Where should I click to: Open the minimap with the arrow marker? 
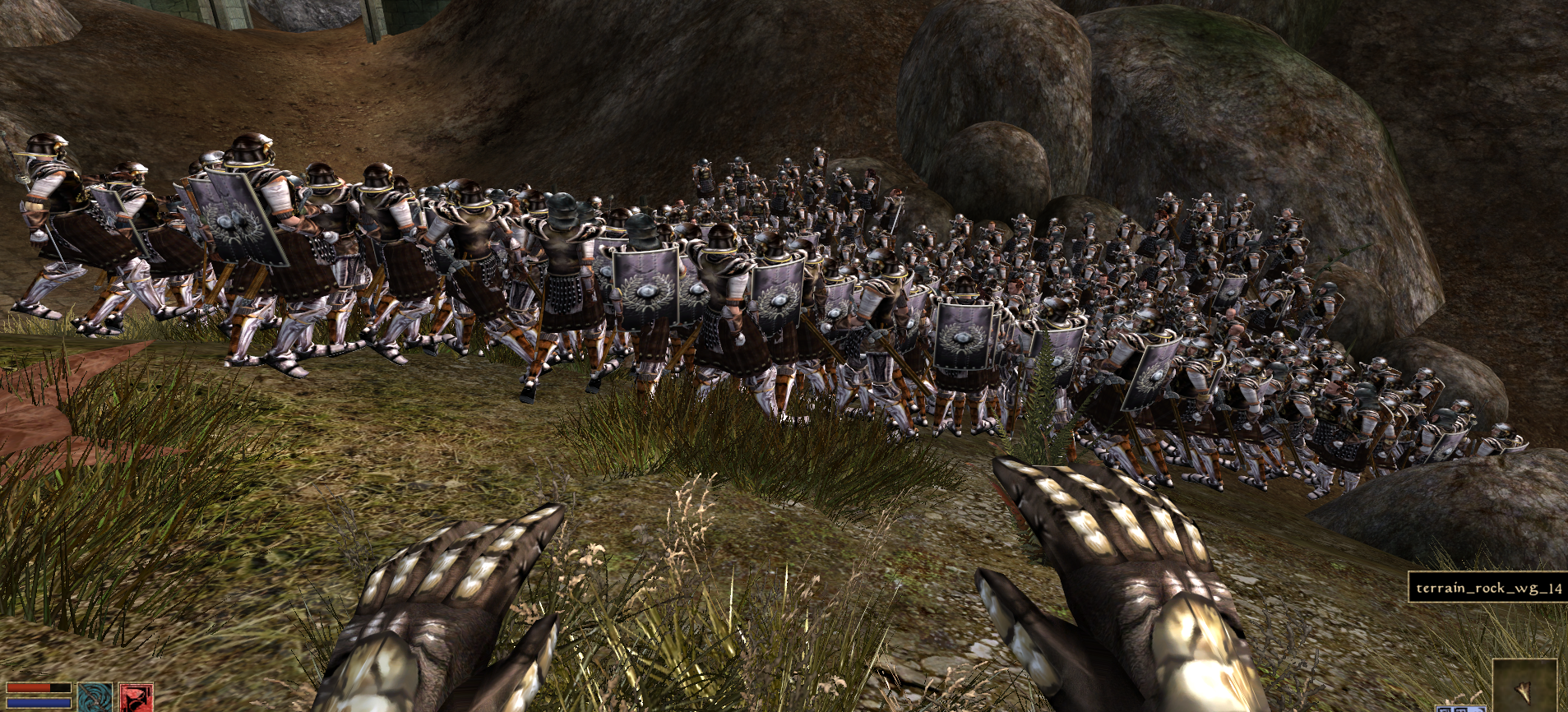click(1524, 684)
